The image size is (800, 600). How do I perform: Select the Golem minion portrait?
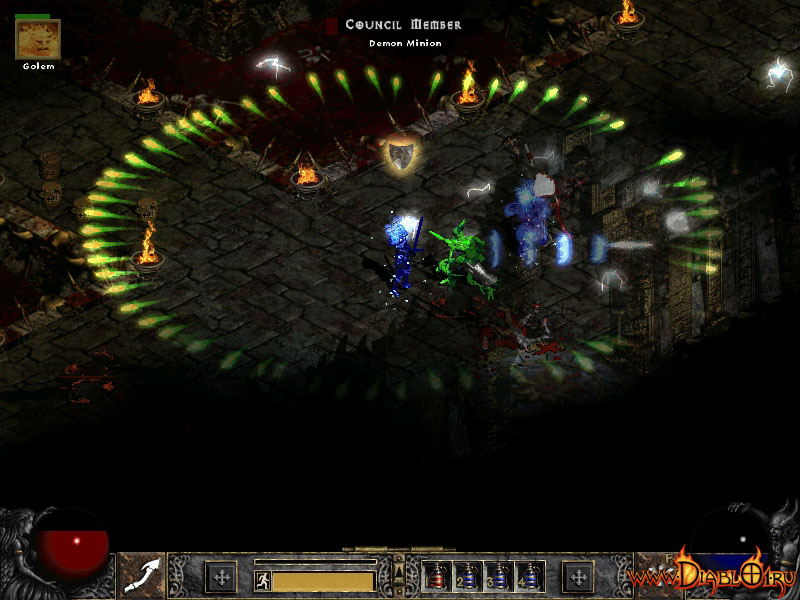(38, 39)
